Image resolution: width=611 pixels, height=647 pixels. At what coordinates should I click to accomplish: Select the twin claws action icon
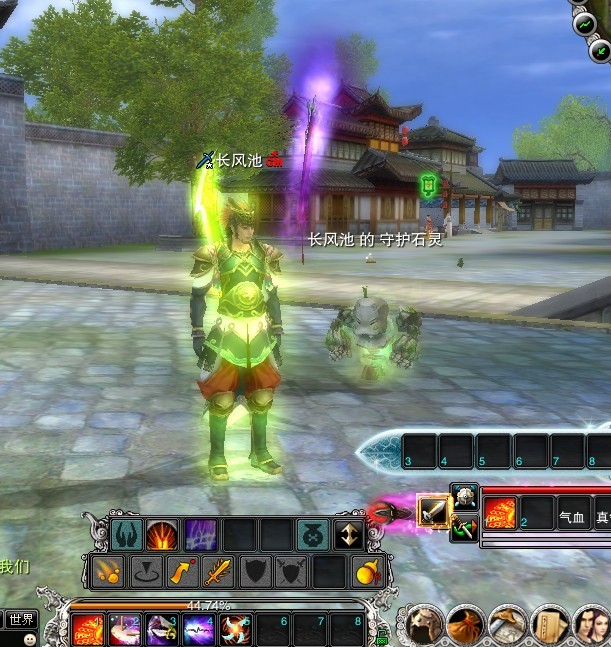125,535
